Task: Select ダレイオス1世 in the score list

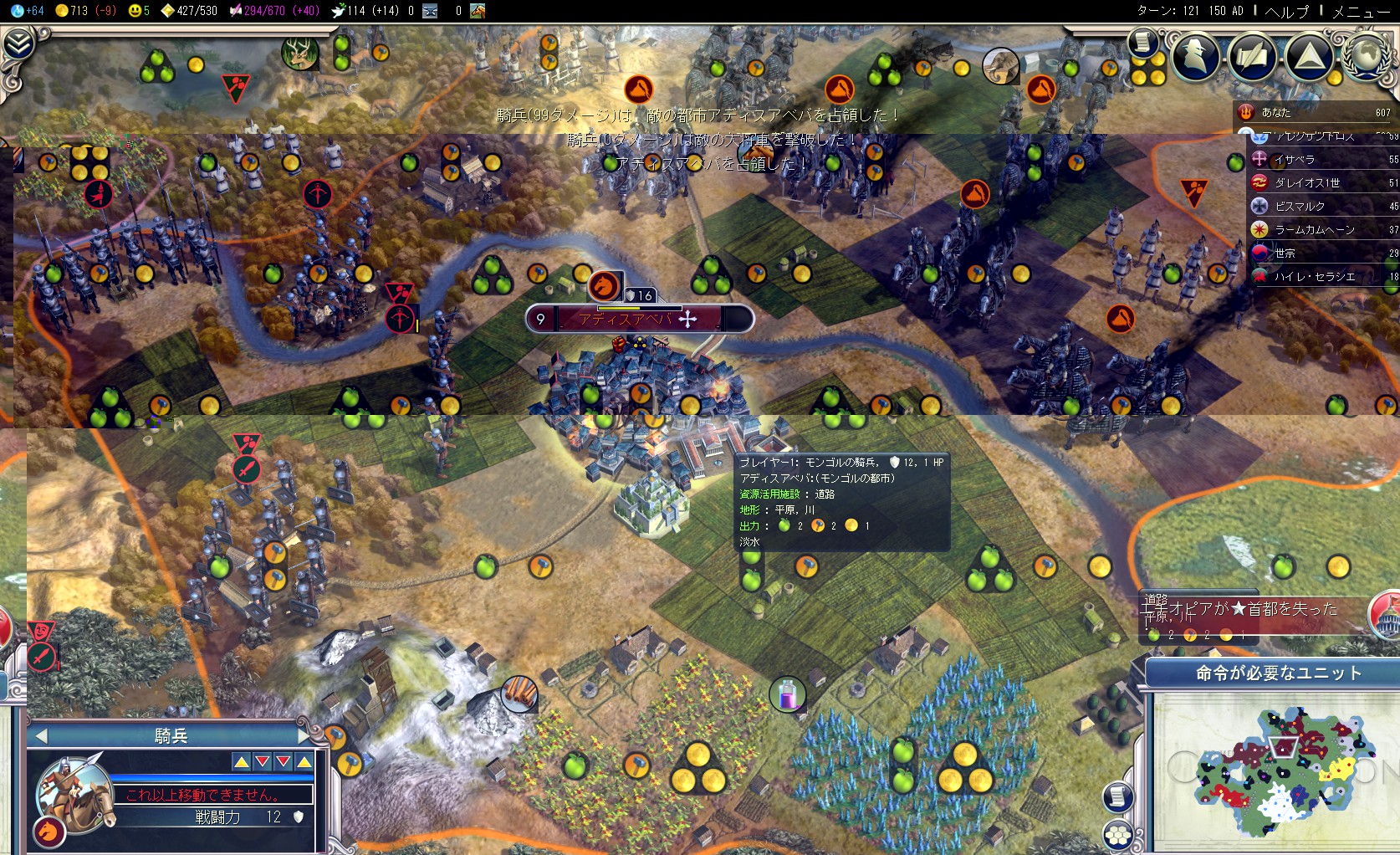Action: pos(1306,182)
